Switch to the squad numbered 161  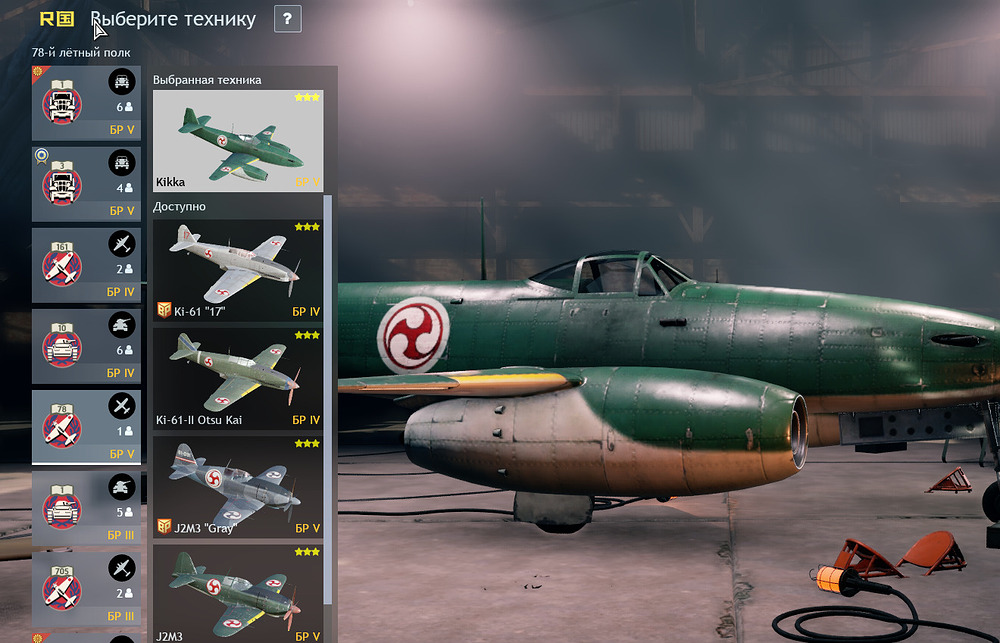click(x=86, y=265)
